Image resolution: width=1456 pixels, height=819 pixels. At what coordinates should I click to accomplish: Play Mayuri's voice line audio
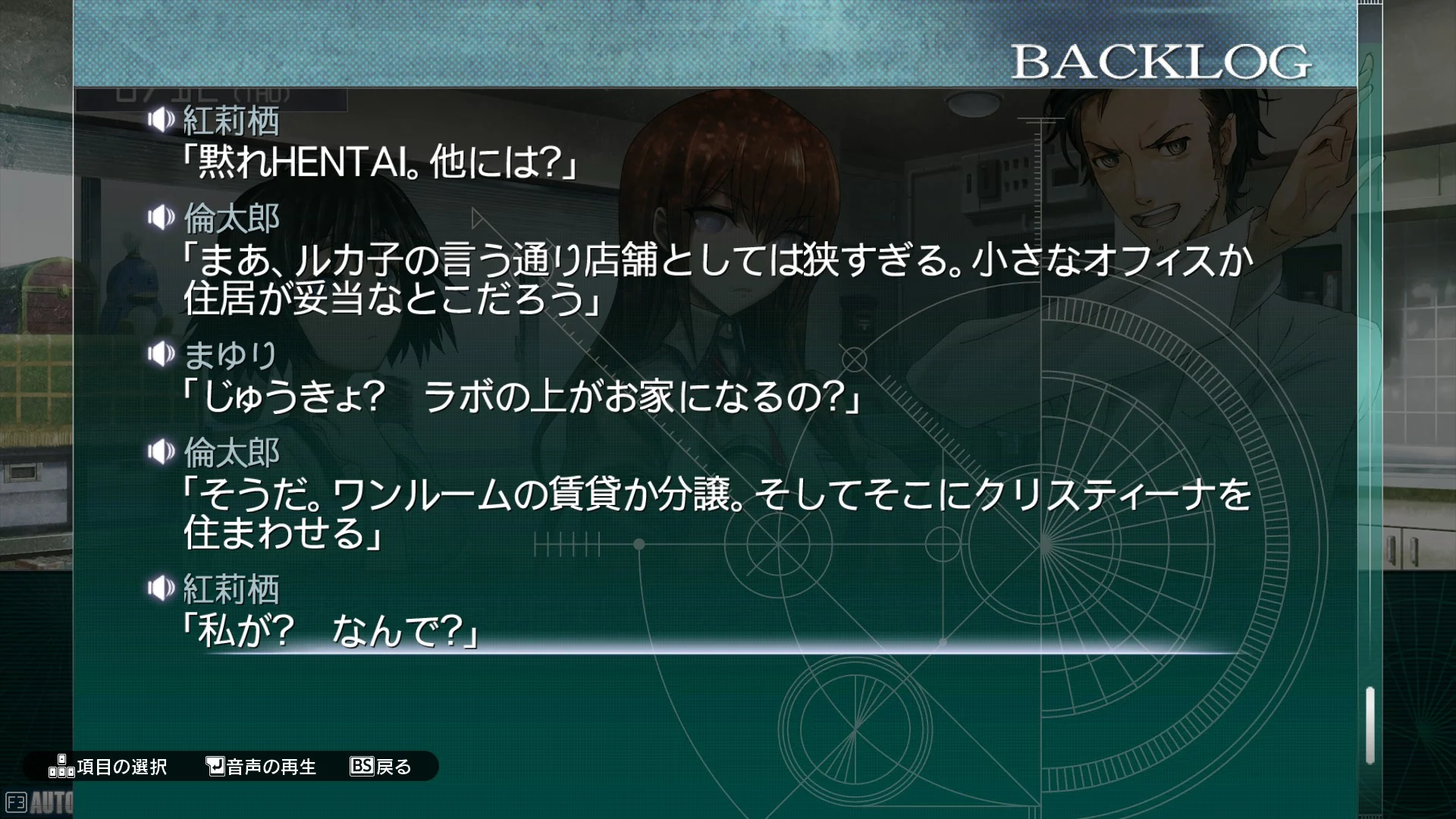(x=161, y=353)
